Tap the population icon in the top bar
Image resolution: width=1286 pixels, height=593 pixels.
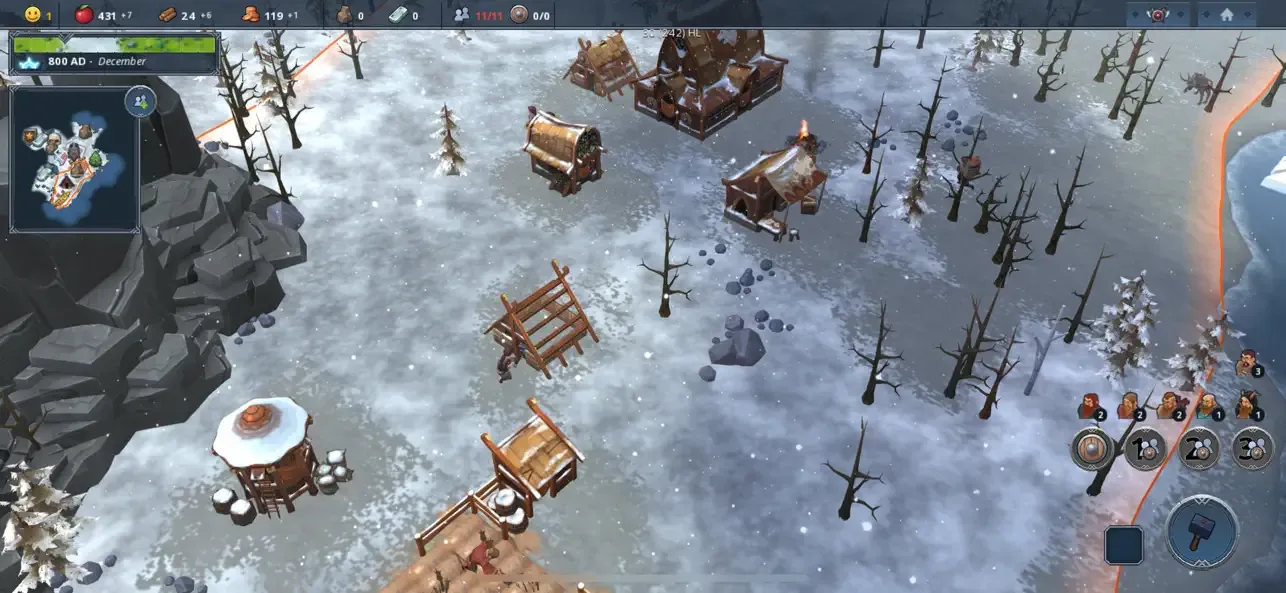[461, 15]
